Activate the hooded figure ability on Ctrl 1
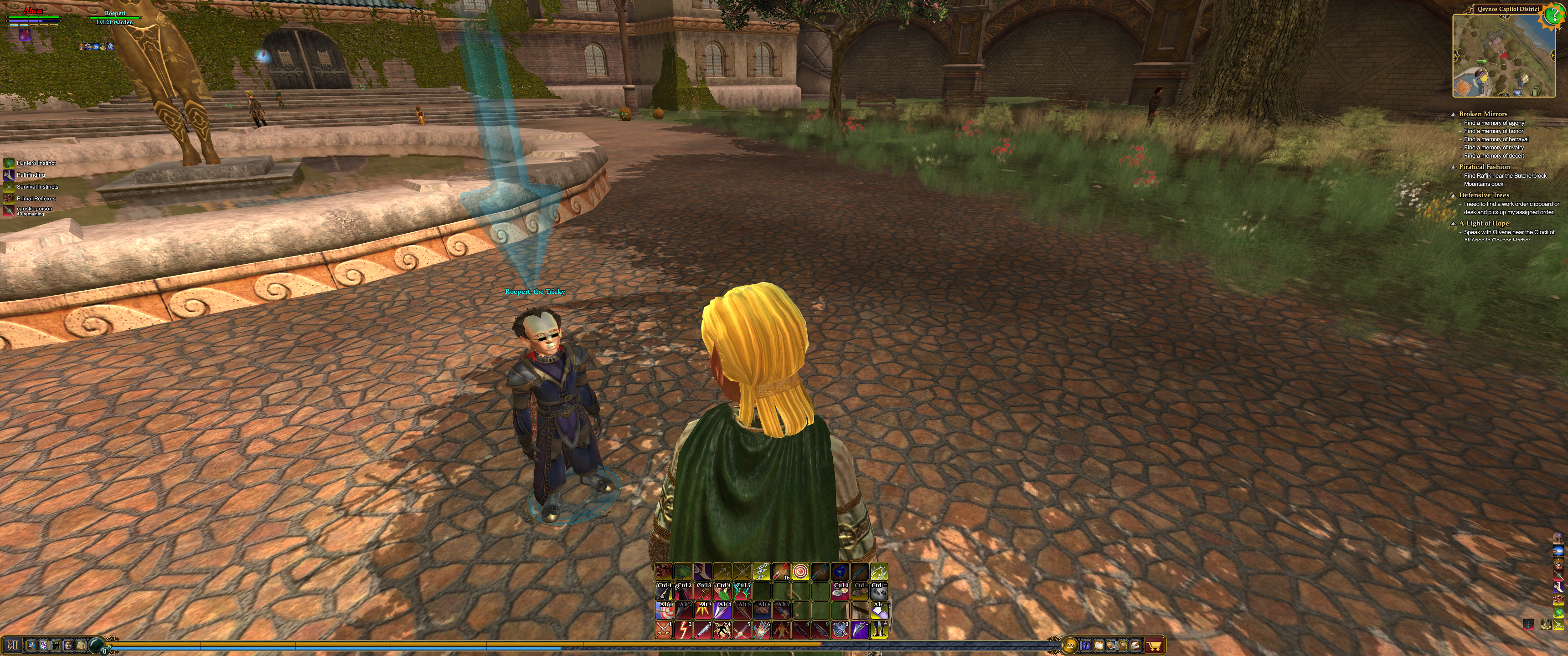Screen dimensions: 1568x656 664,591
